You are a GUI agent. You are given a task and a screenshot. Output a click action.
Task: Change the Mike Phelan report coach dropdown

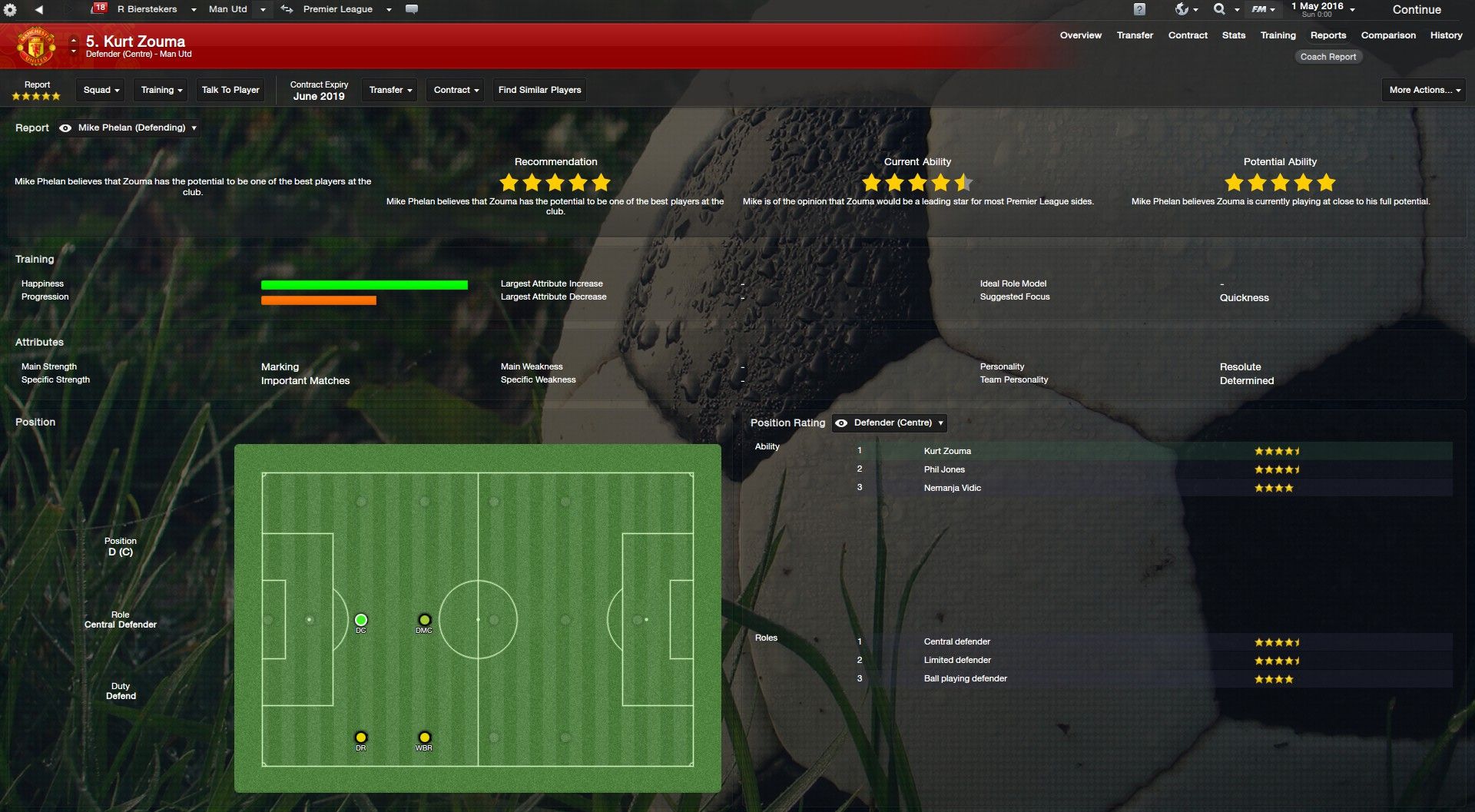pos(137,128)
